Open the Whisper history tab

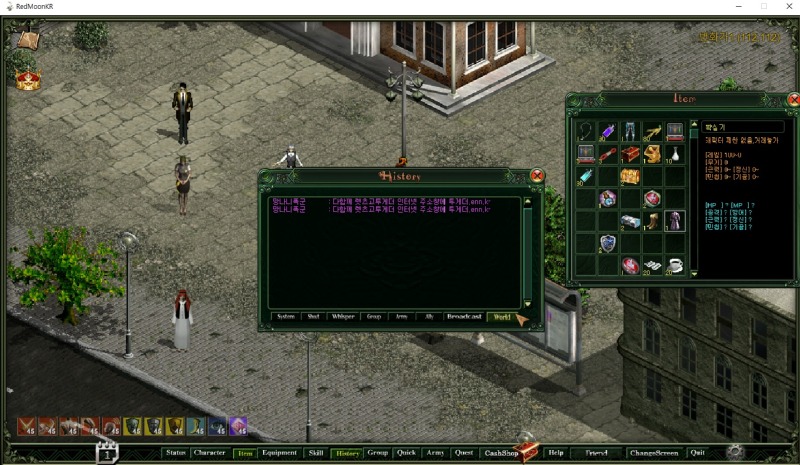click(343, 317)
